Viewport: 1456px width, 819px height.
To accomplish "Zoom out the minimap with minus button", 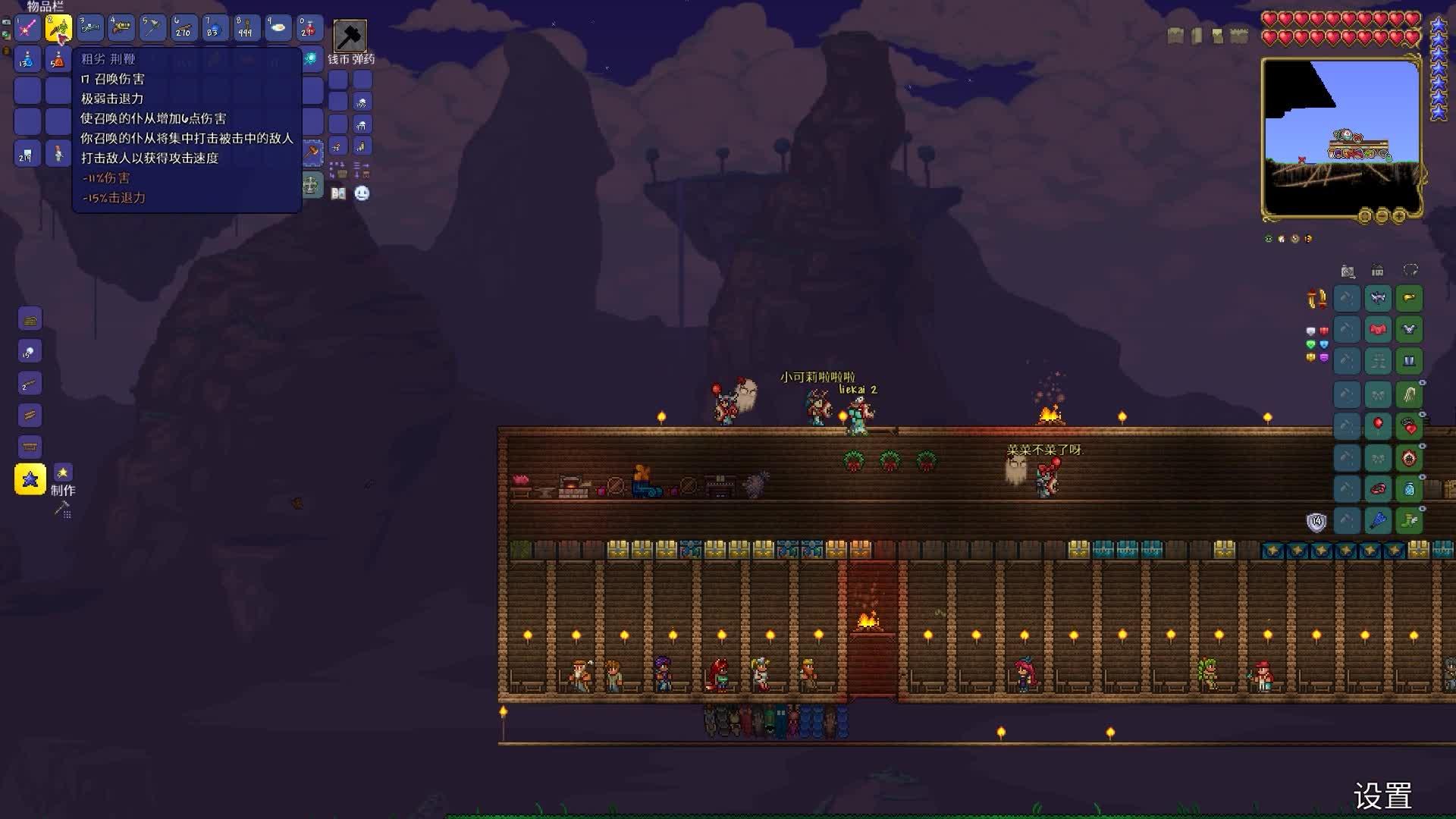I will (1382, 216).
